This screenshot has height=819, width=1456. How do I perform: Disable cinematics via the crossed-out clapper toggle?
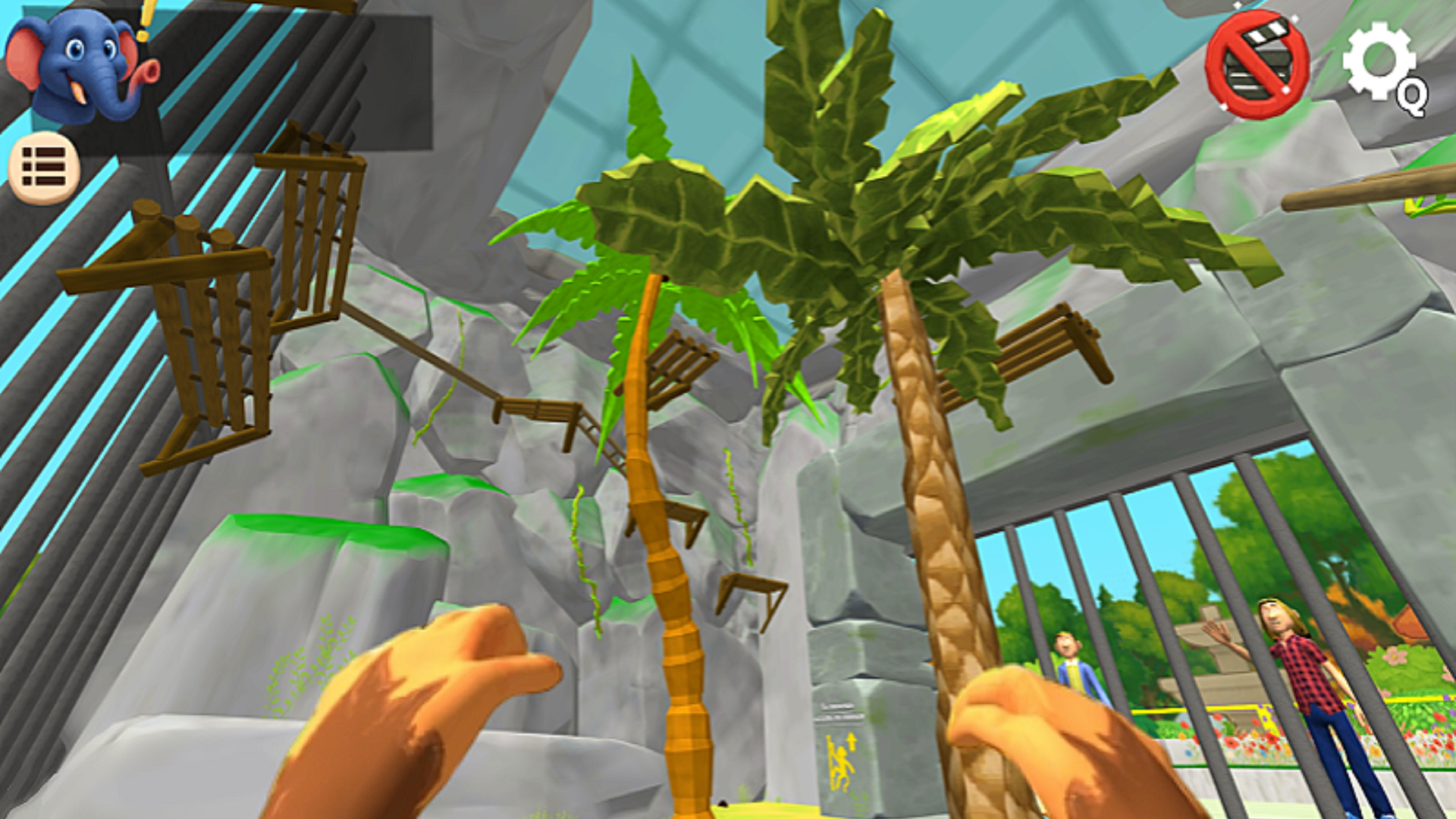tap(1255, 64)
